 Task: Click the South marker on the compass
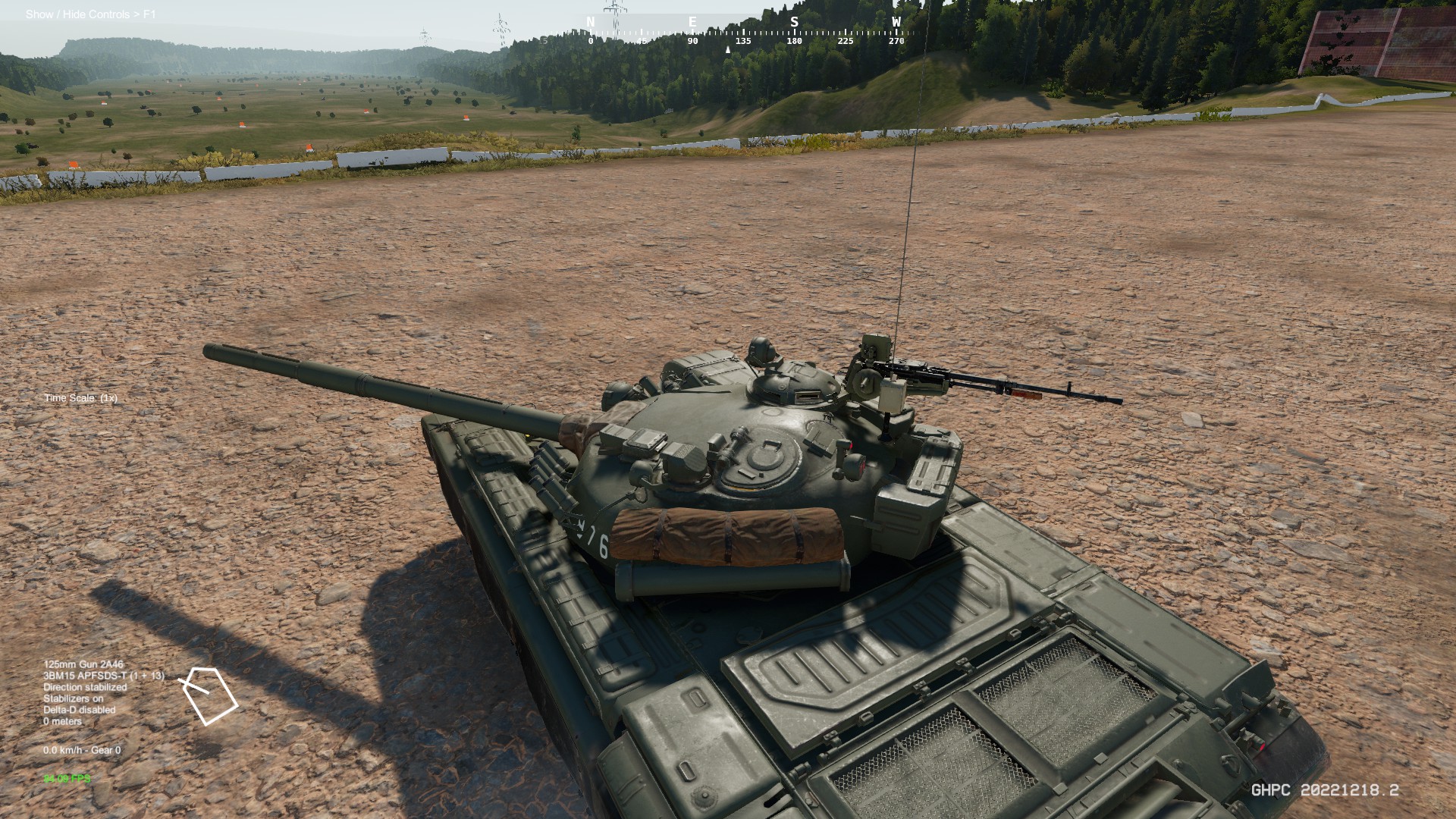793,21
